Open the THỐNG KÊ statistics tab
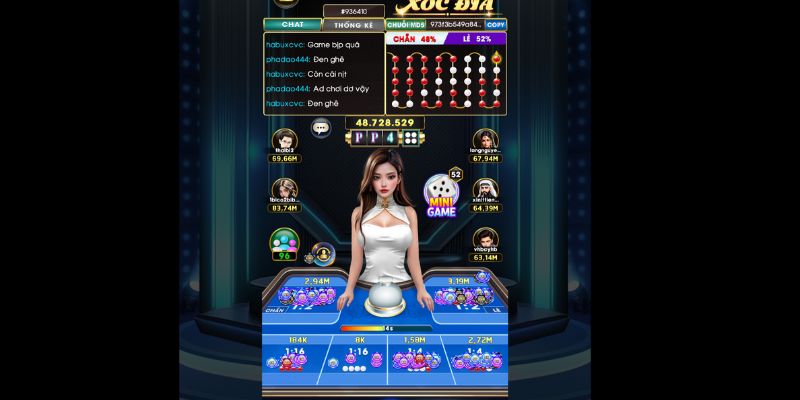 (x=353, y=25)
